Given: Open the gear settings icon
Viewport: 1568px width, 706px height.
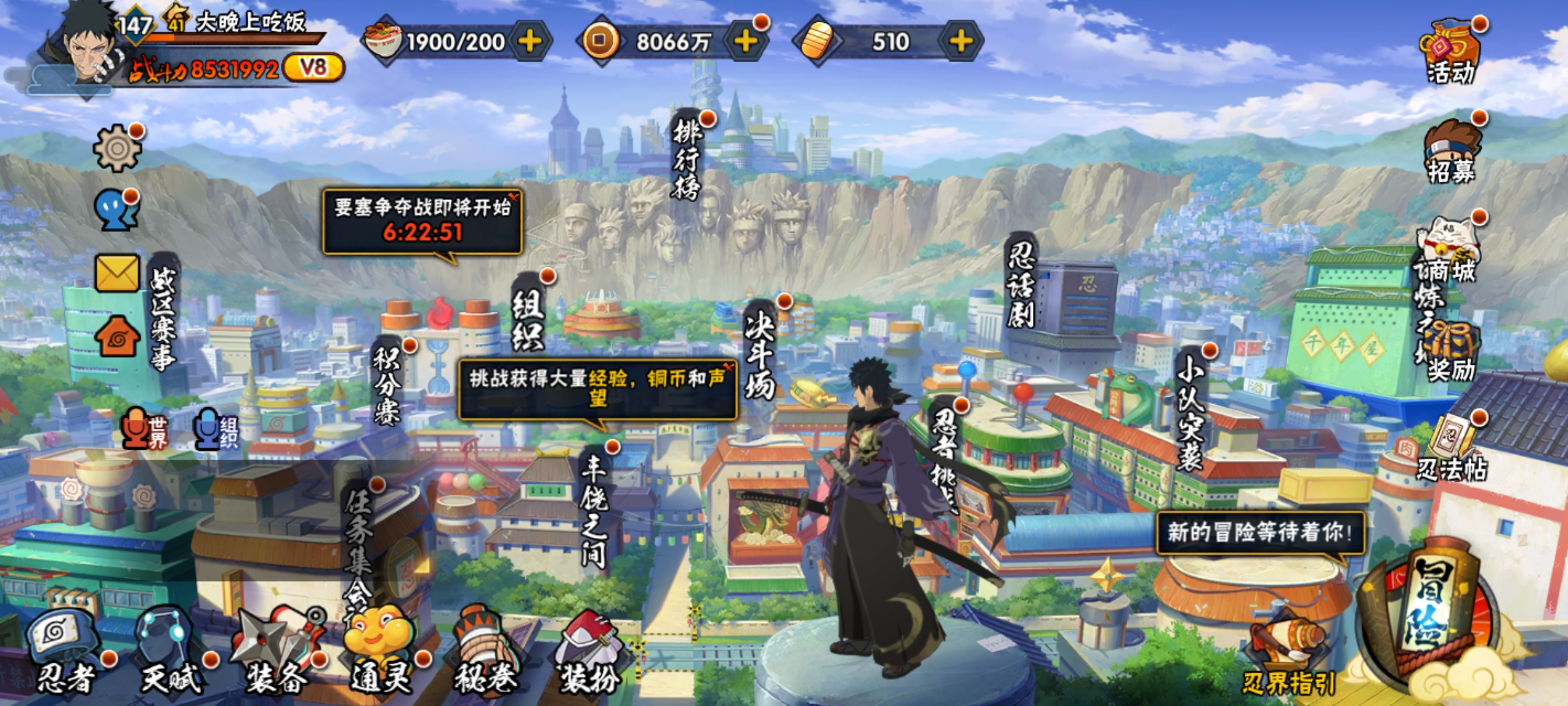Looking at the screenshot, I should pos(118,148).
